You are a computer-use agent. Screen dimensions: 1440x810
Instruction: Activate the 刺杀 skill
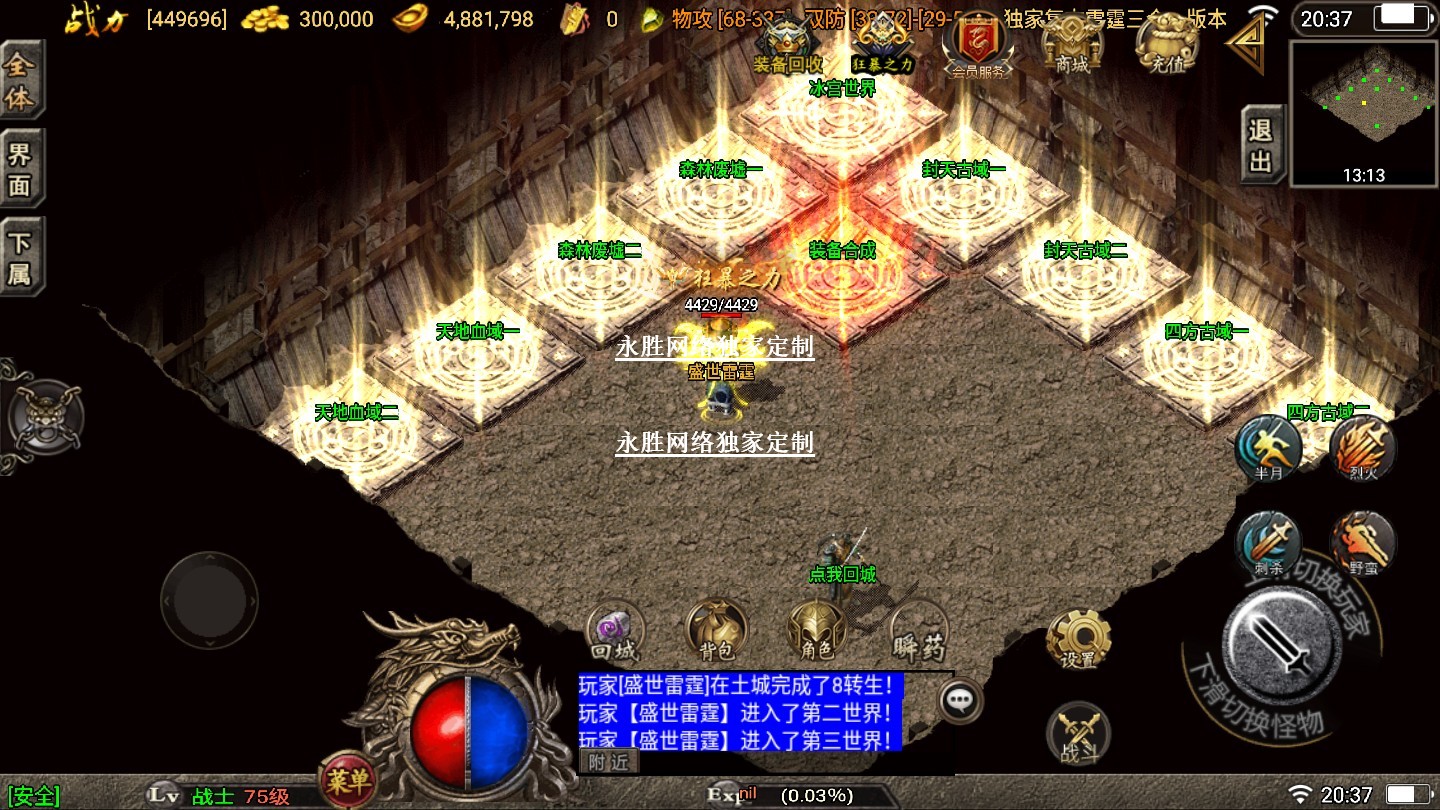(1268, 544)
